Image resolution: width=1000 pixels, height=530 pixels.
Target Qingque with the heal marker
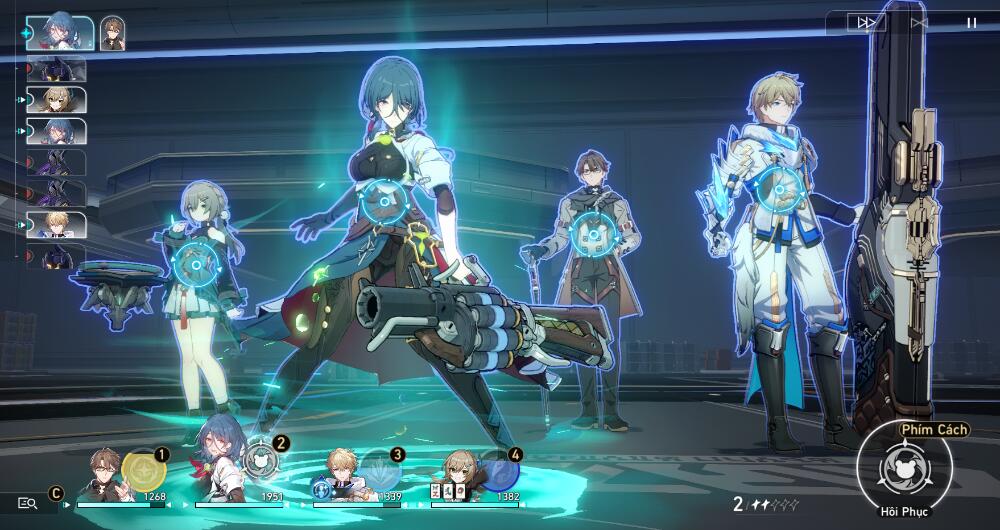point(195,264)
